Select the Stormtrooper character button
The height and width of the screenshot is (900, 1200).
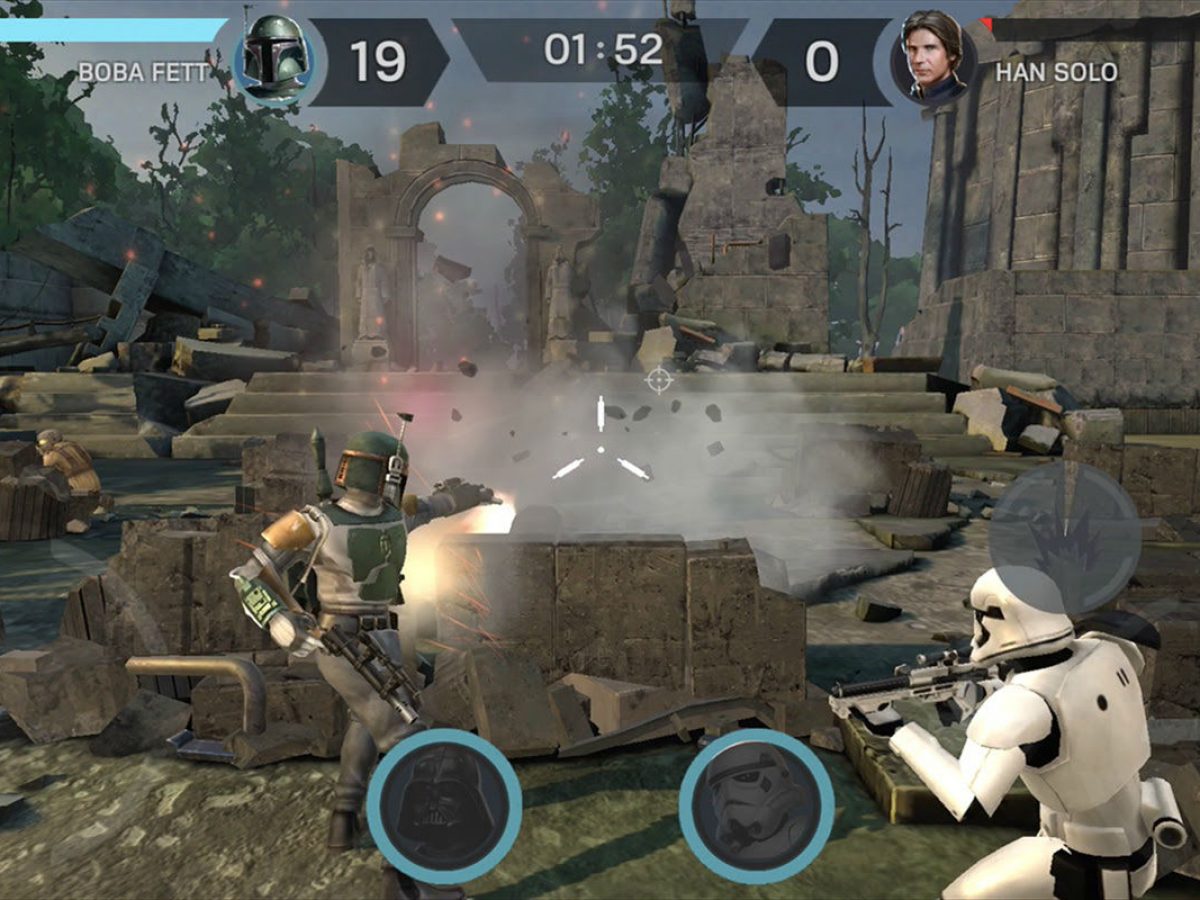click(756, 806)
